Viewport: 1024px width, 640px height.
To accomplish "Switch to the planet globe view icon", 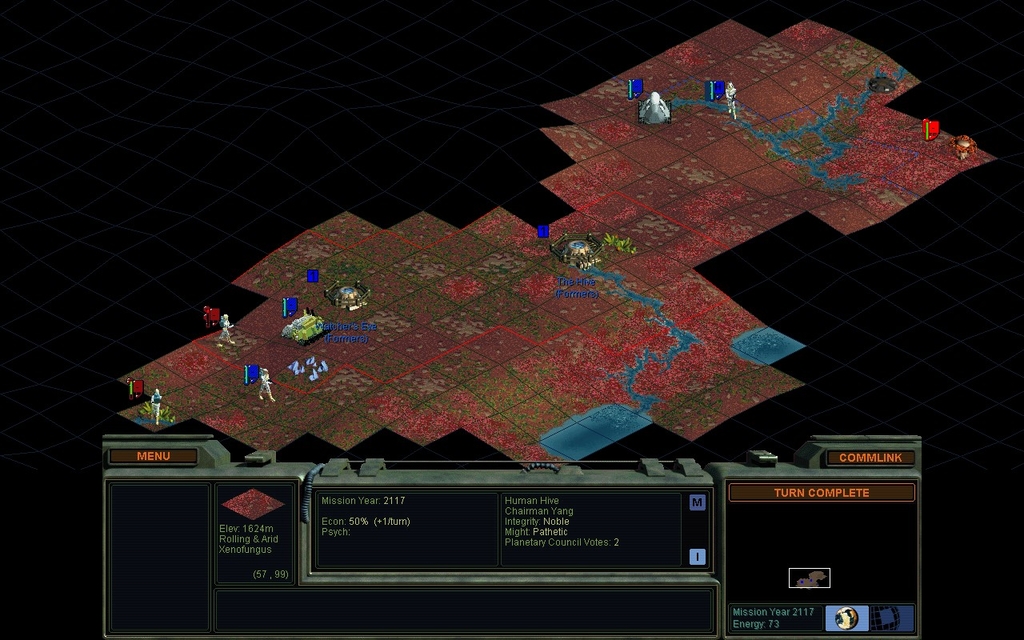I will 845,617.
